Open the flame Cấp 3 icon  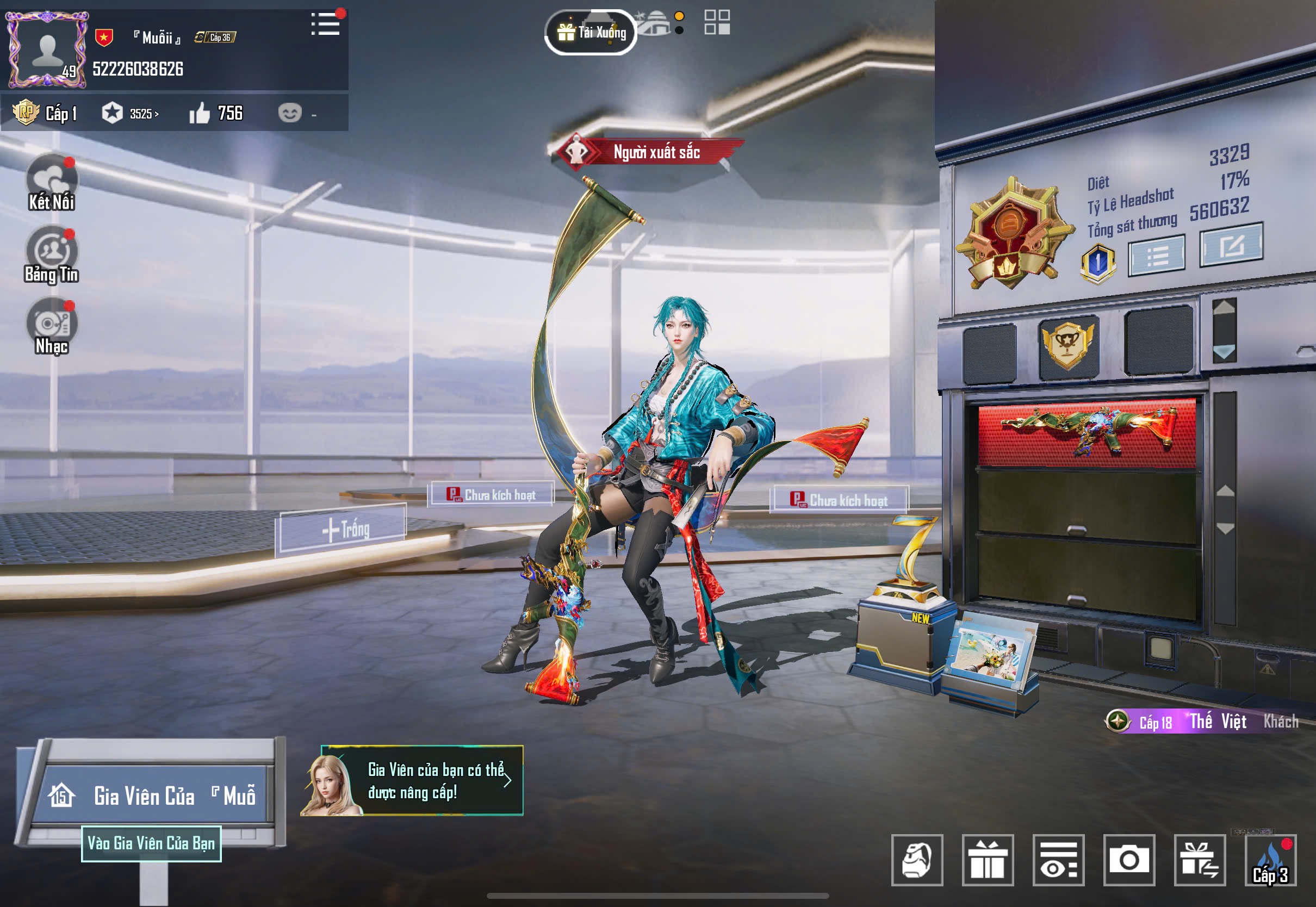click(1270, 860)
